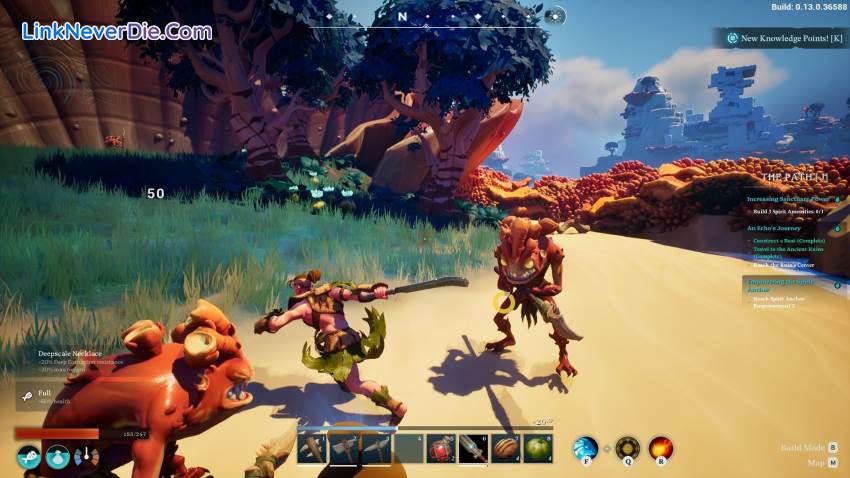Screen dimensions: 850x478
Task: Use the golden ring ability icon
Action: point(627,448)
